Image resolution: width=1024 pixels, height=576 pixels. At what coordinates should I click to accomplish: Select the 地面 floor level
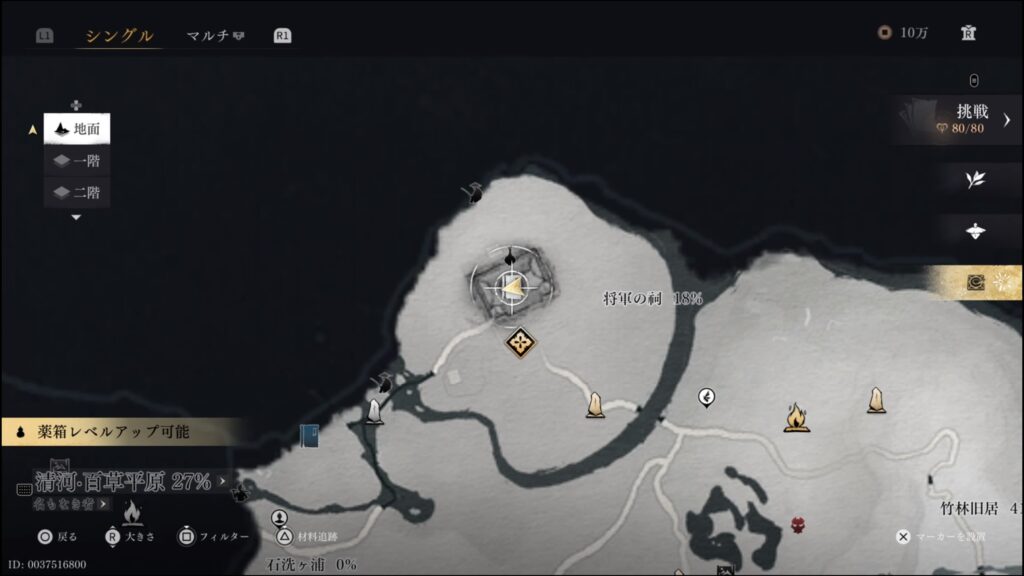tap(78, 129)
